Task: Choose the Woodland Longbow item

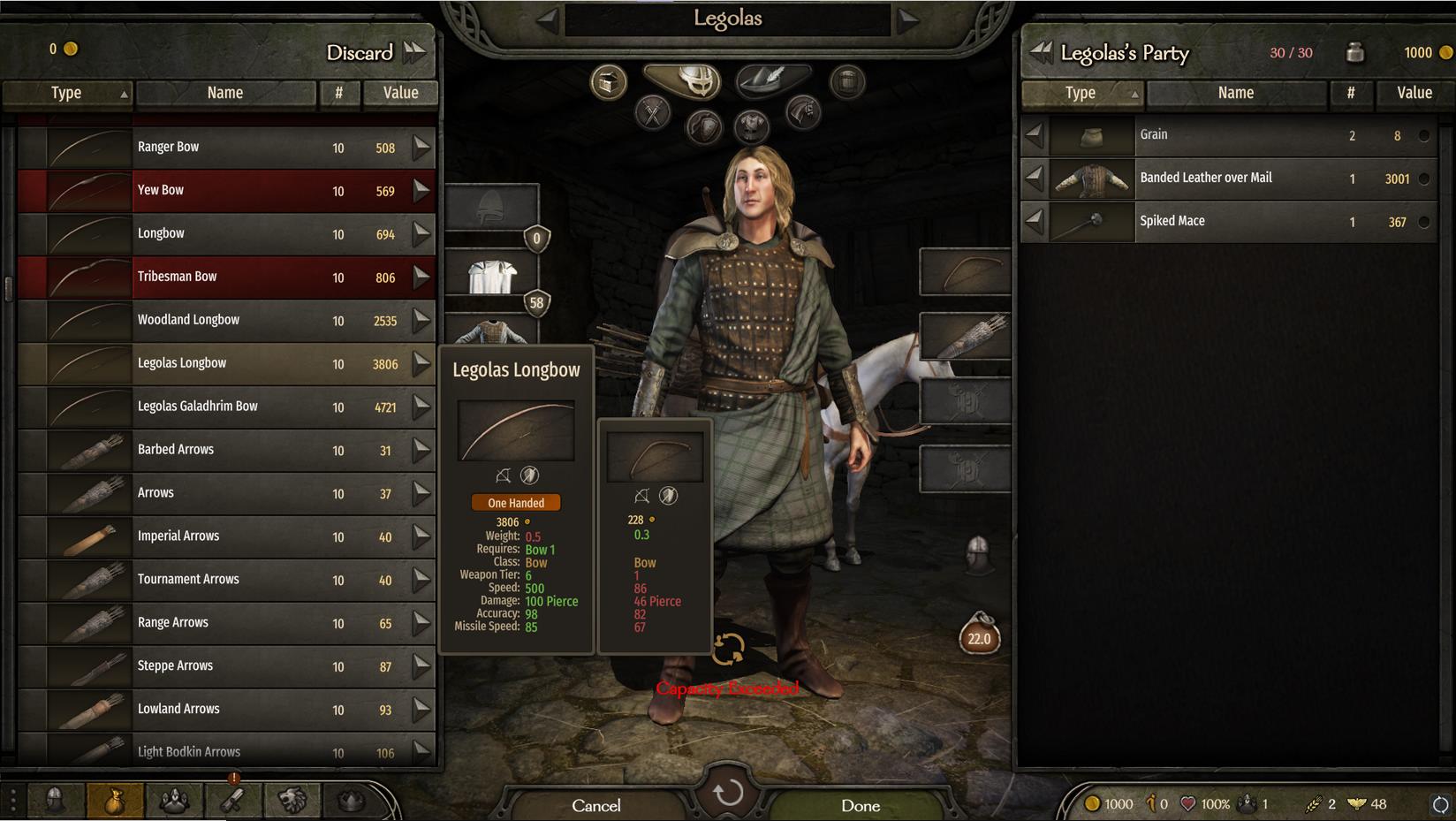Action: pyautogui.click(x=225, y=321)
